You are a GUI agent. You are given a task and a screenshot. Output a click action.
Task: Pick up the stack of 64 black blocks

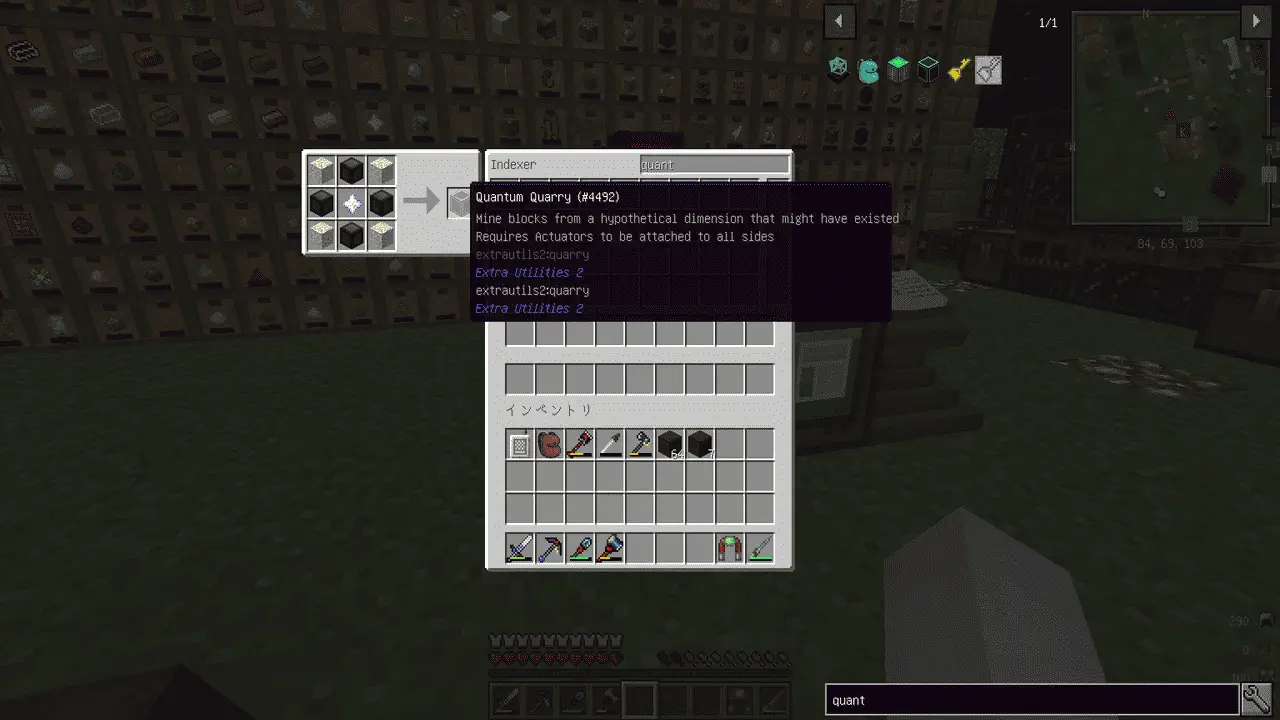click(x=670, y=444)
